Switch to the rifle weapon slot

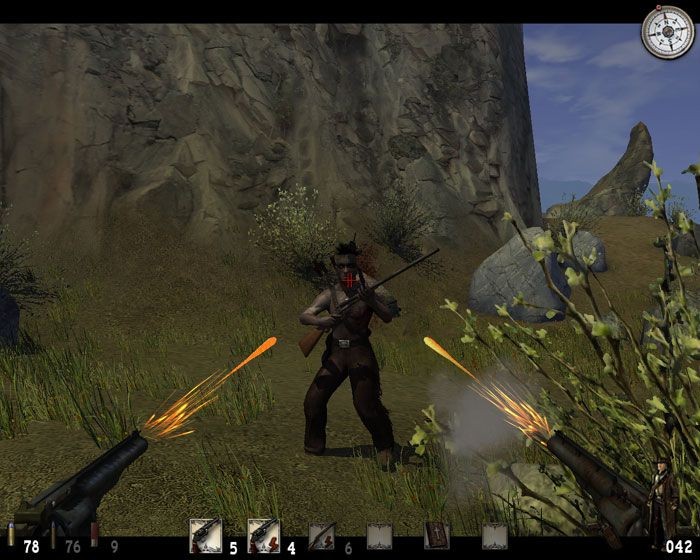(x=321, y=537)
